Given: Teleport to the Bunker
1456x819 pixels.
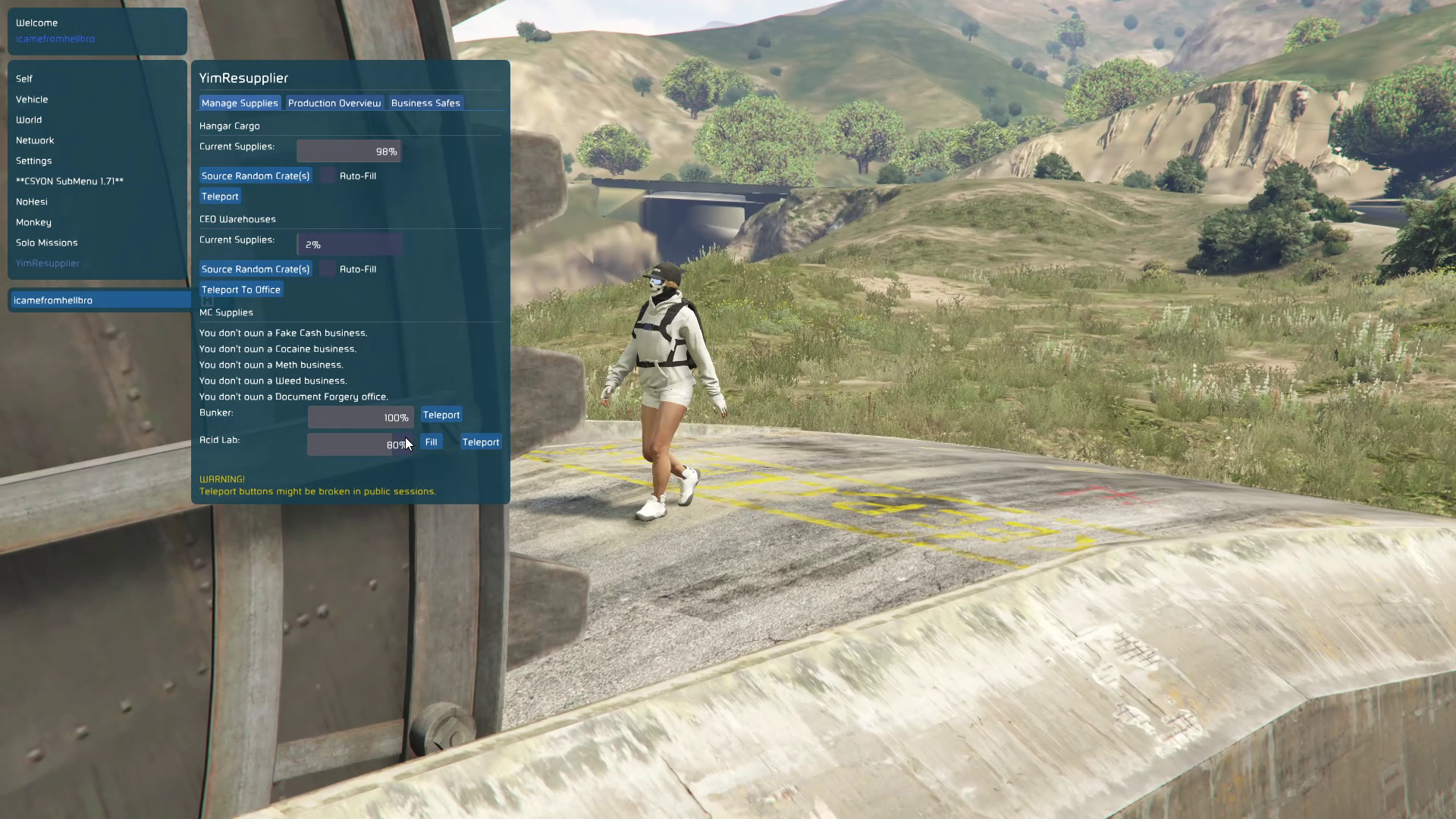Looking at the screenshot, I should pos(441,415).
